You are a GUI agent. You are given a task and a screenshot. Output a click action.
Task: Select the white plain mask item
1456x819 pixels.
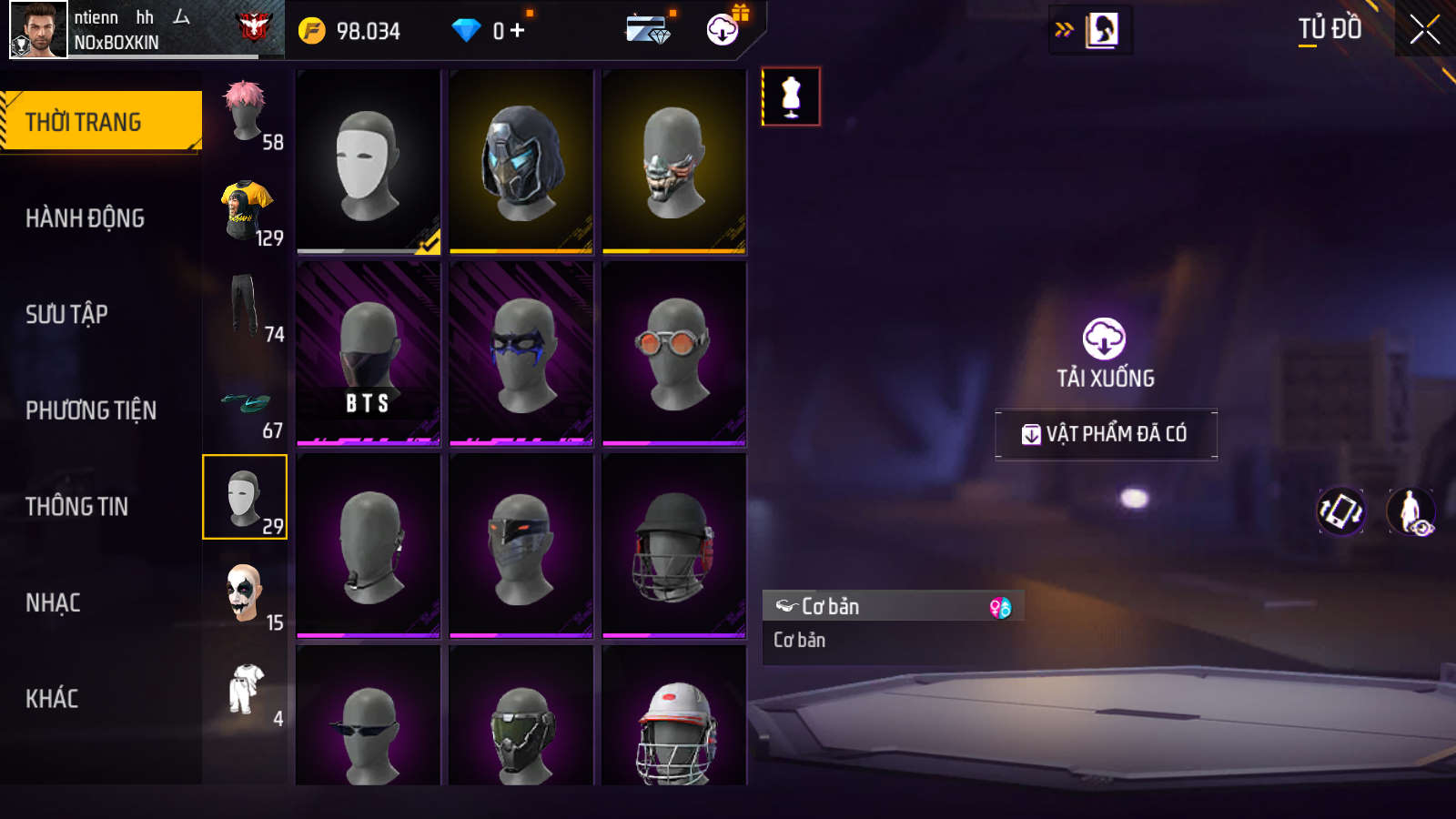click(x=369, y=162)
